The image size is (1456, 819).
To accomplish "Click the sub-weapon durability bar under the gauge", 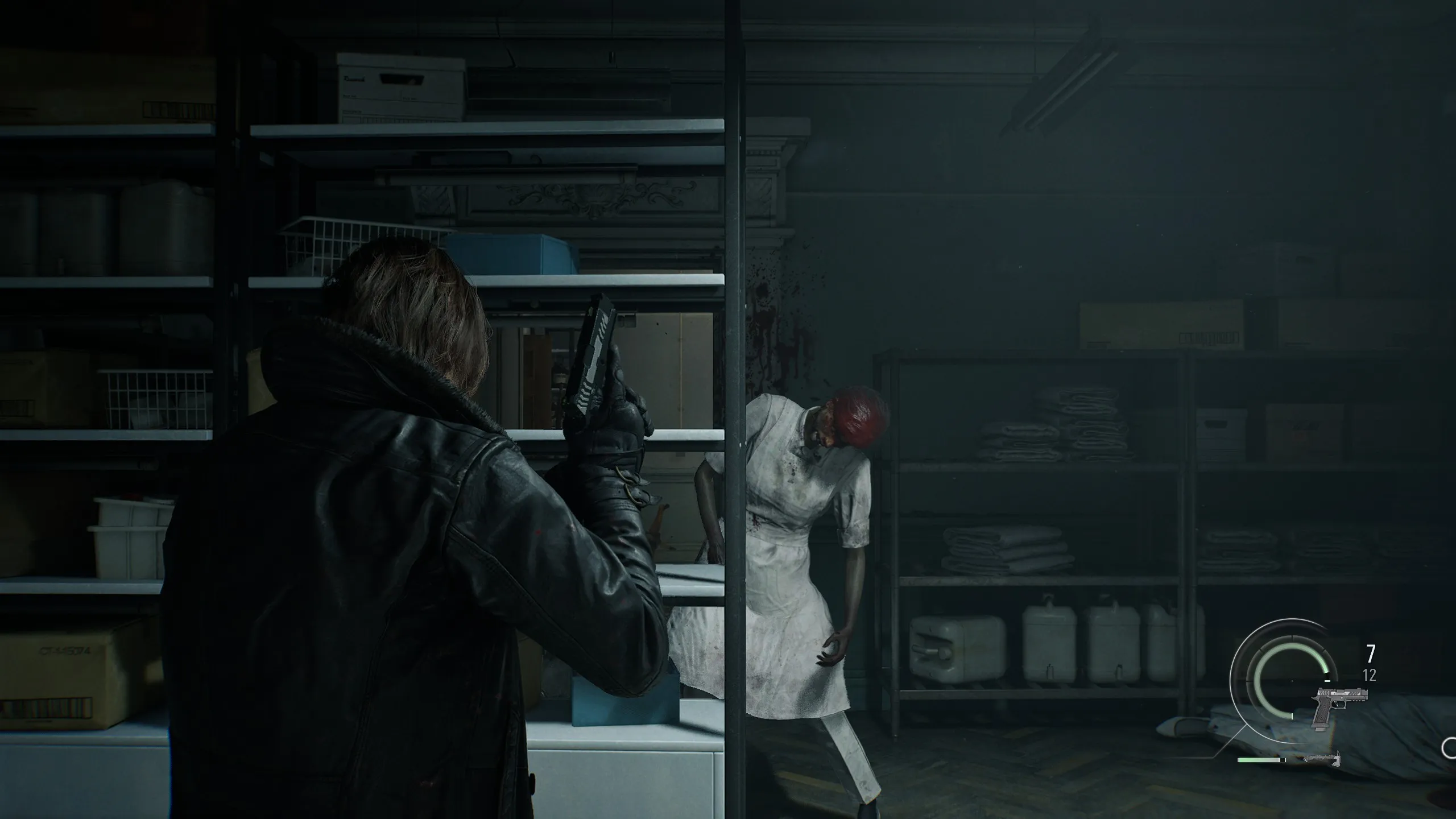I will [1261, 760].
